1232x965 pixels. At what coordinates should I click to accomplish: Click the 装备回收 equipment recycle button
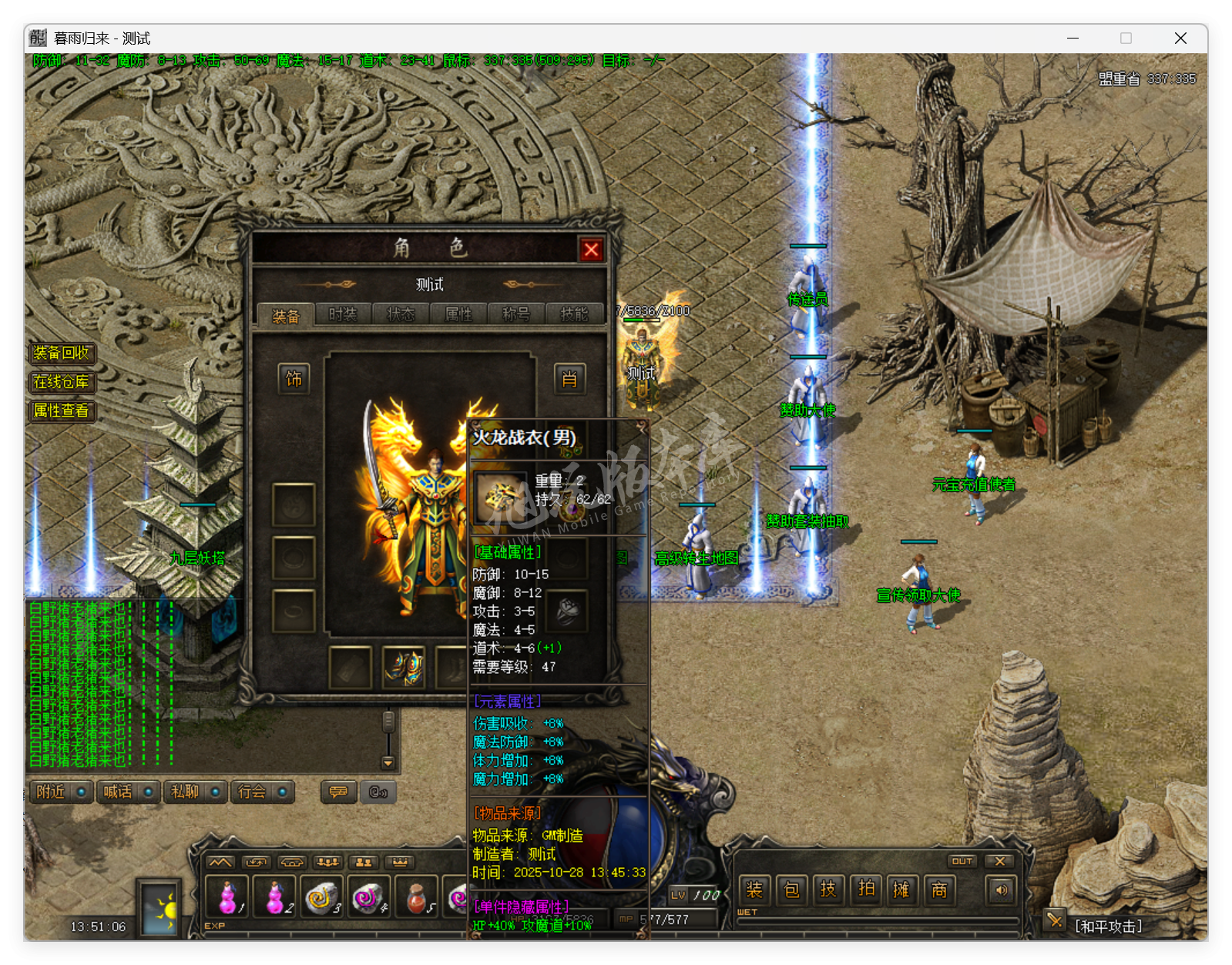62,353
